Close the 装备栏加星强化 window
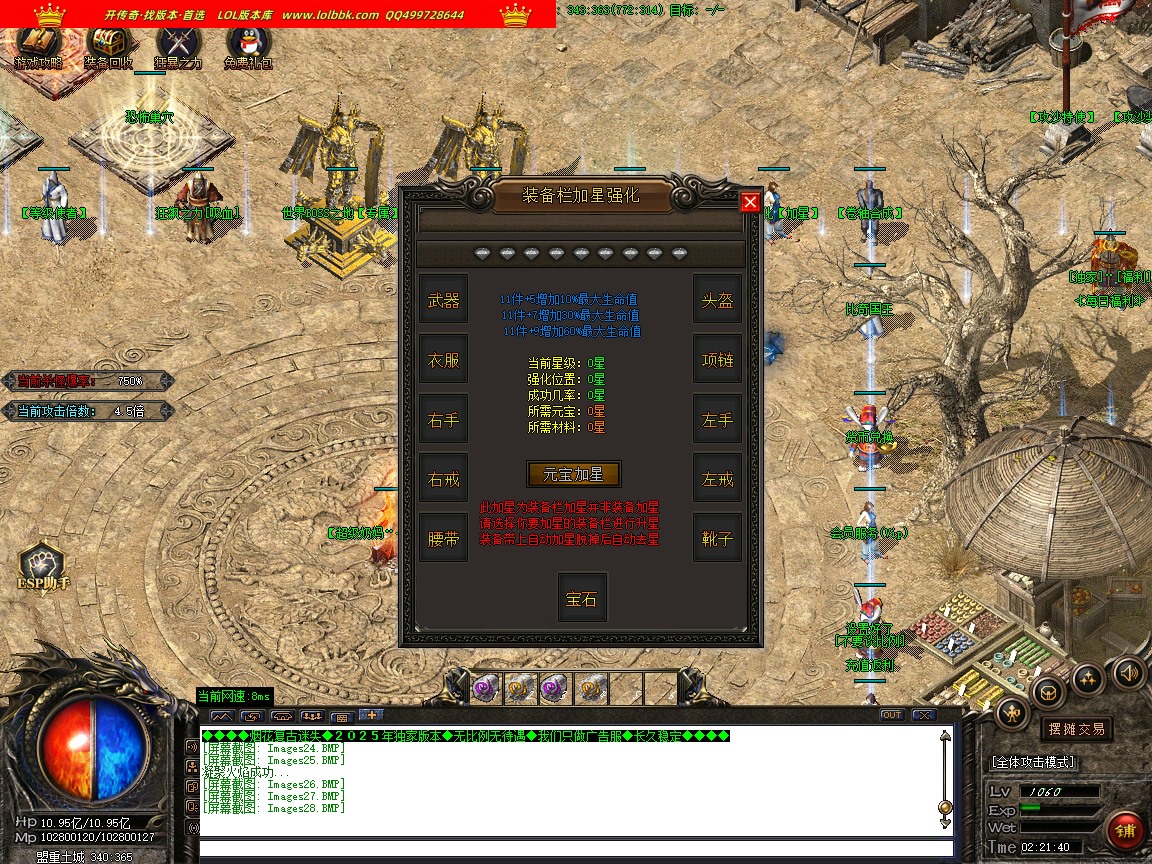The height and width of the screenshot is (864, 1152). (750, 202)
